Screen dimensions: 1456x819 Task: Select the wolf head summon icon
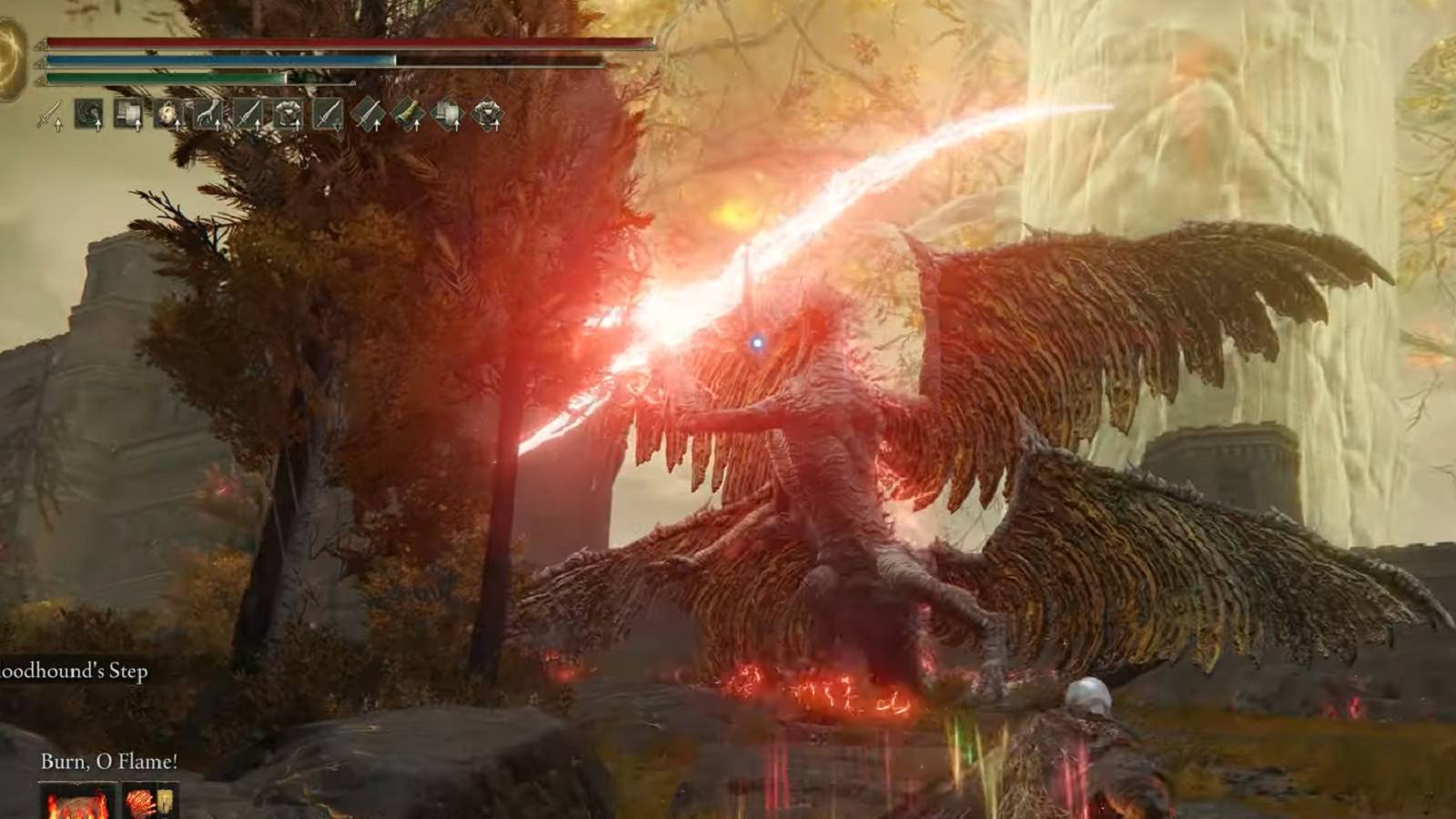pos(167,113)
